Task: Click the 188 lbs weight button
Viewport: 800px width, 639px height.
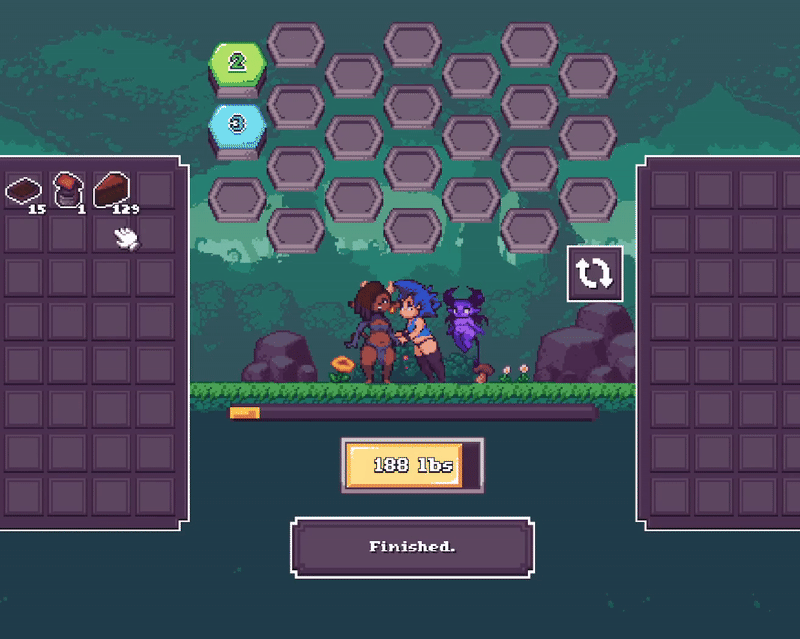Action: 412,465
